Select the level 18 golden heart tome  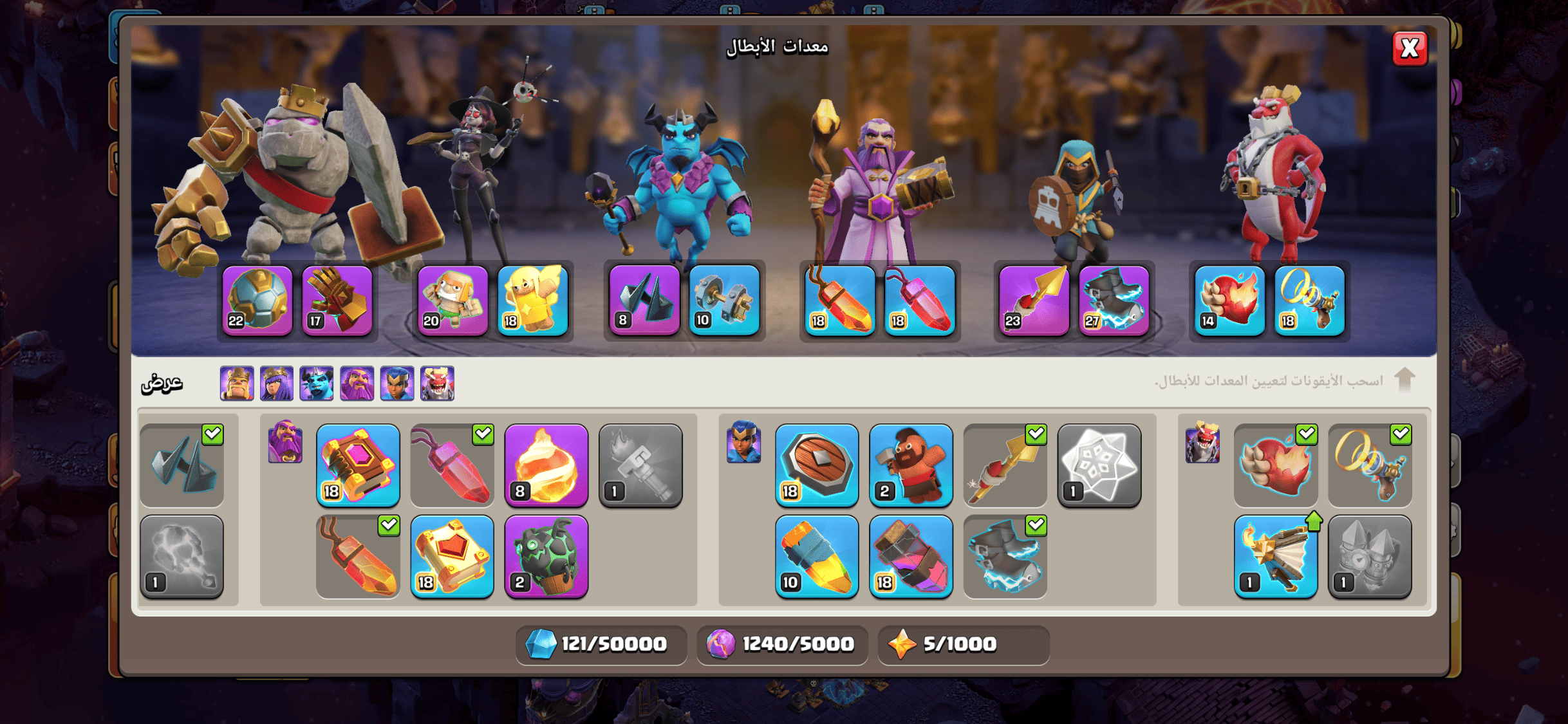click(452, 556)
